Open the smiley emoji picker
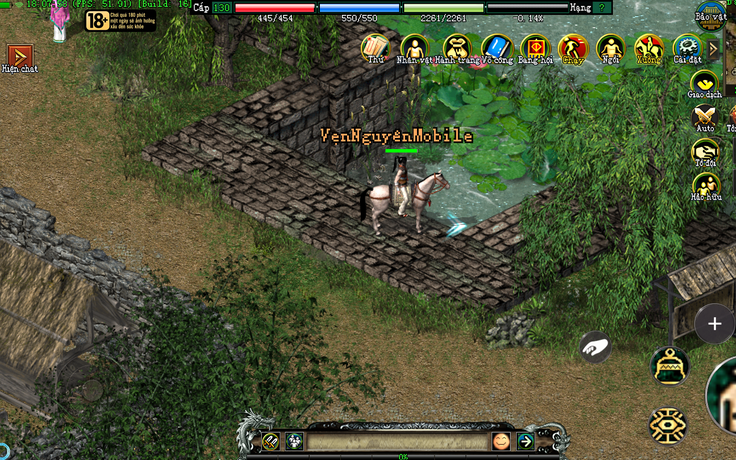 [500, 441]
